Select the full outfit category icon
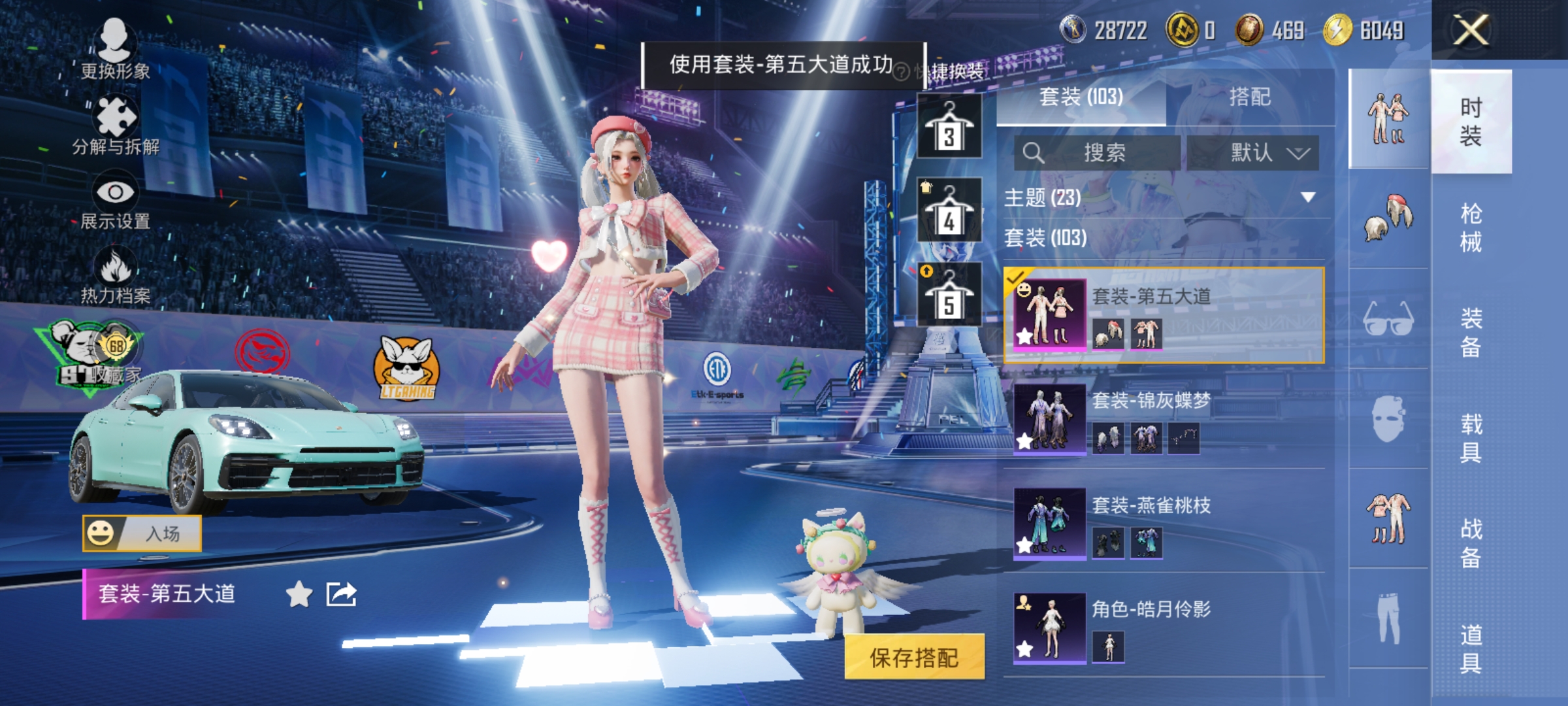The height and width of the screenshot is (706, 1568). coord(1387,114)
